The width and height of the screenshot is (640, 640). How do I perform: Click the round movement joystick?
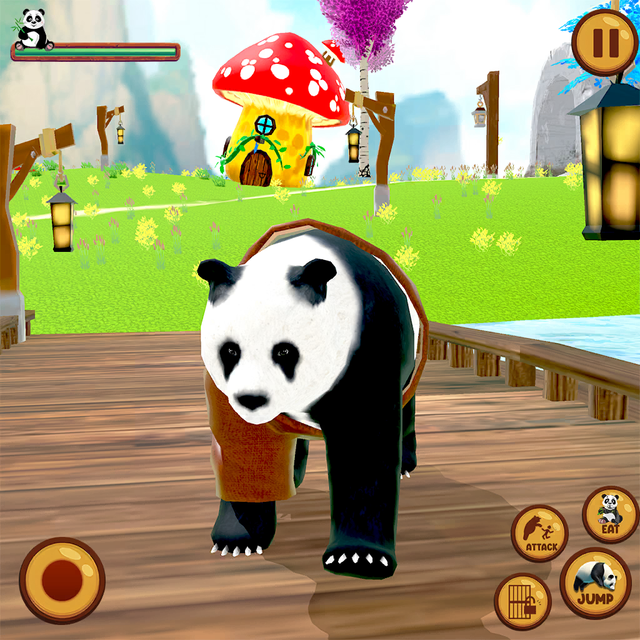(62, 580)
